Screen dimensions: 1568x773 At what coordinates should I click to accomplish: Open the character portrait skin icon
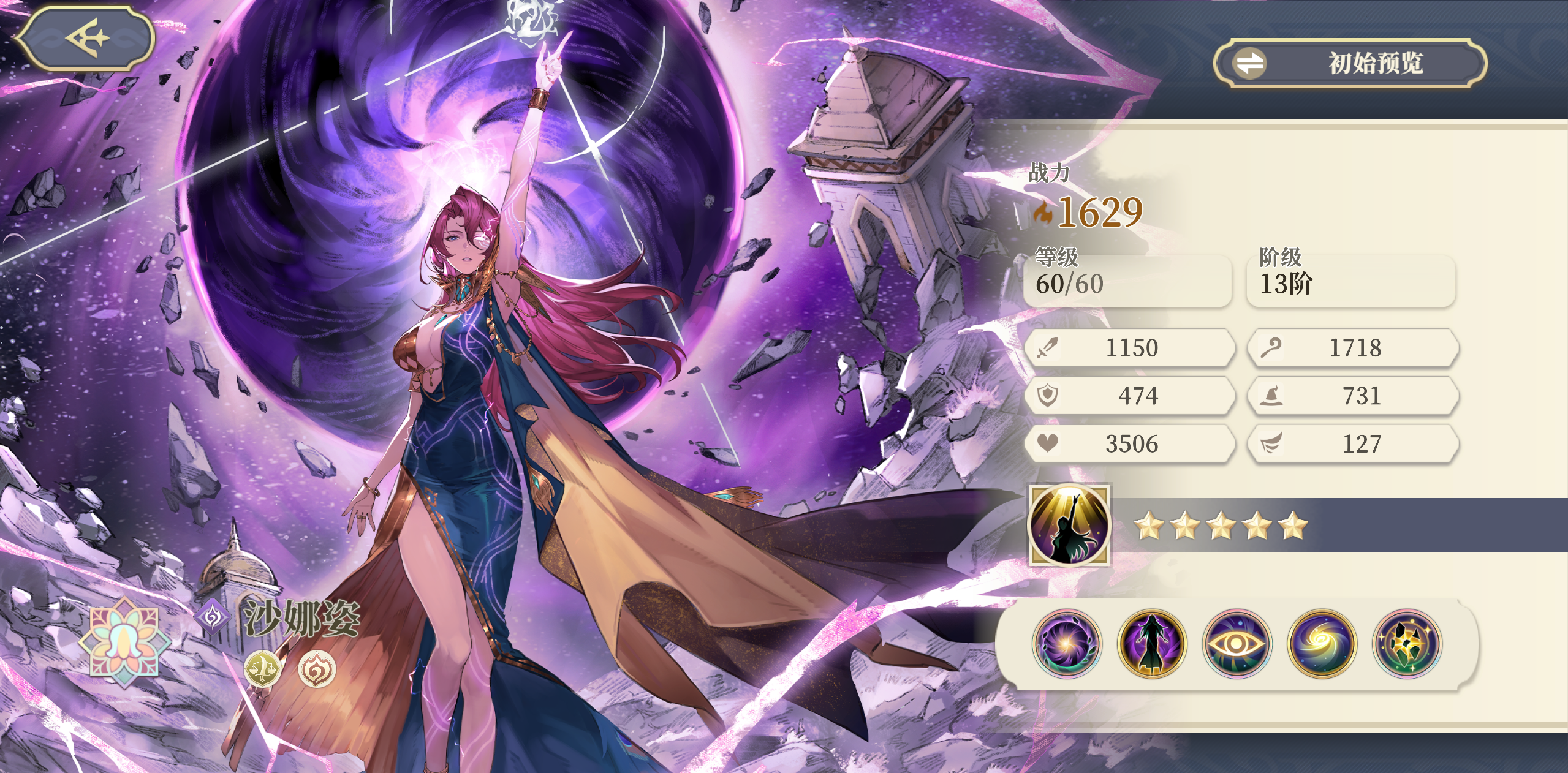(1069, 526)
